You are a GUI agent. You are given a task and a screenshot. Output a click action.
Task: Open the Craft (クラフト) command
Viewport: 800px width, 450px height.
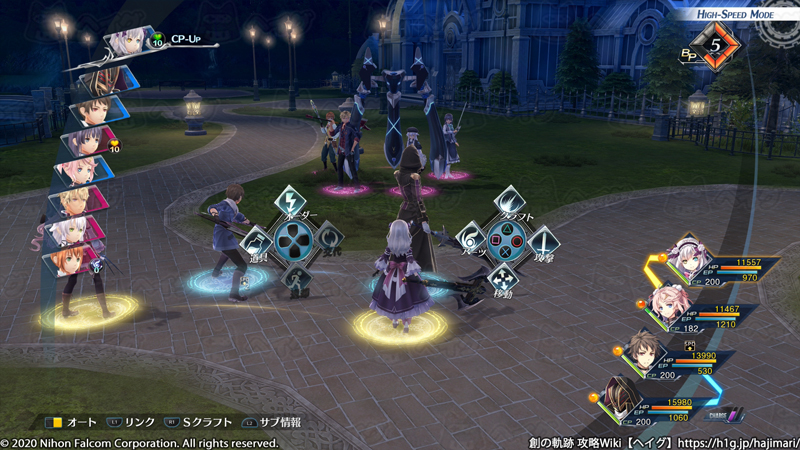pyautogui.click(x=507, y=201)
